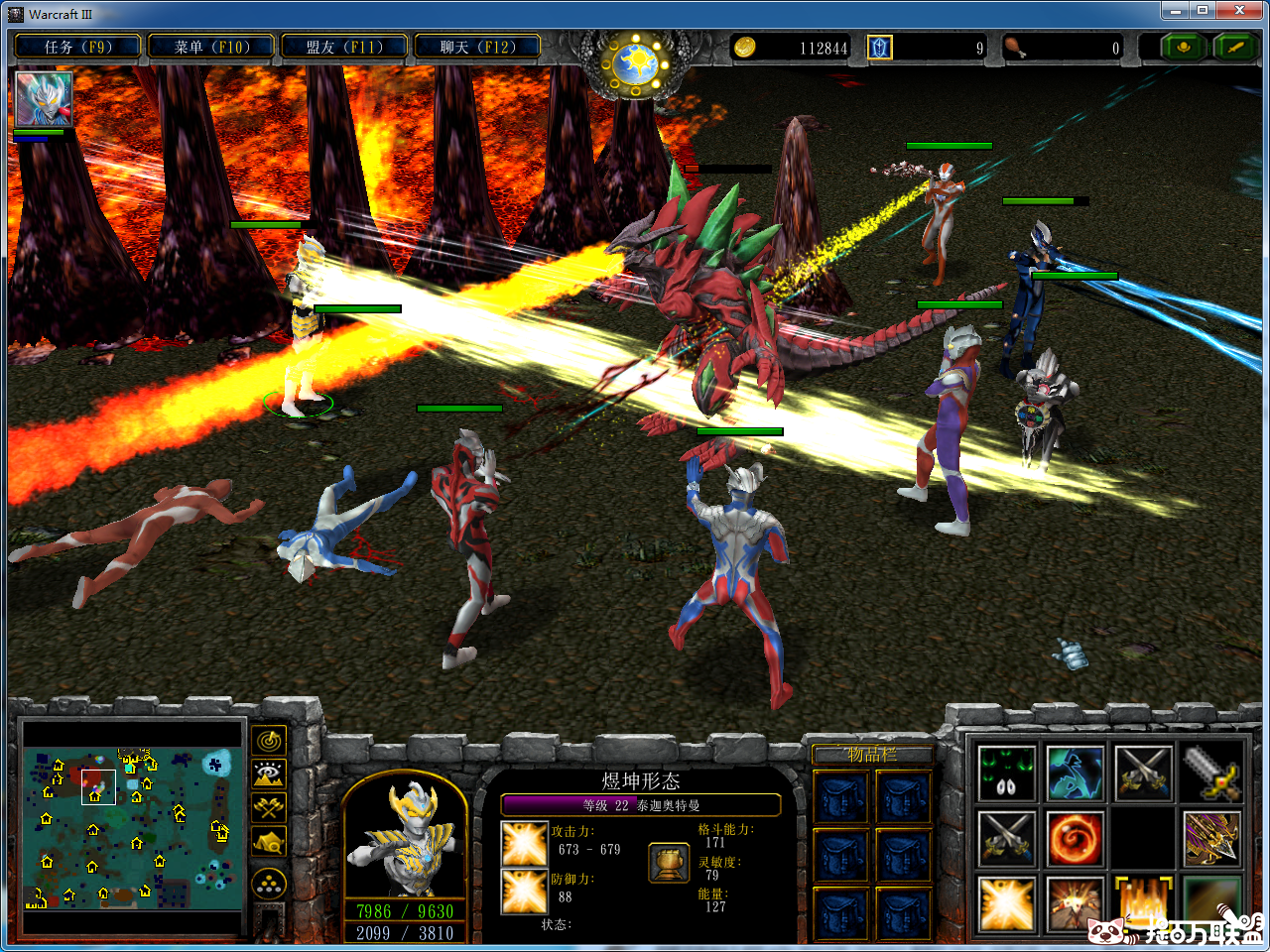Viewport: 1270px width, 952px height.
Task: Click on the minimap
Action: [x=132, y=829]
